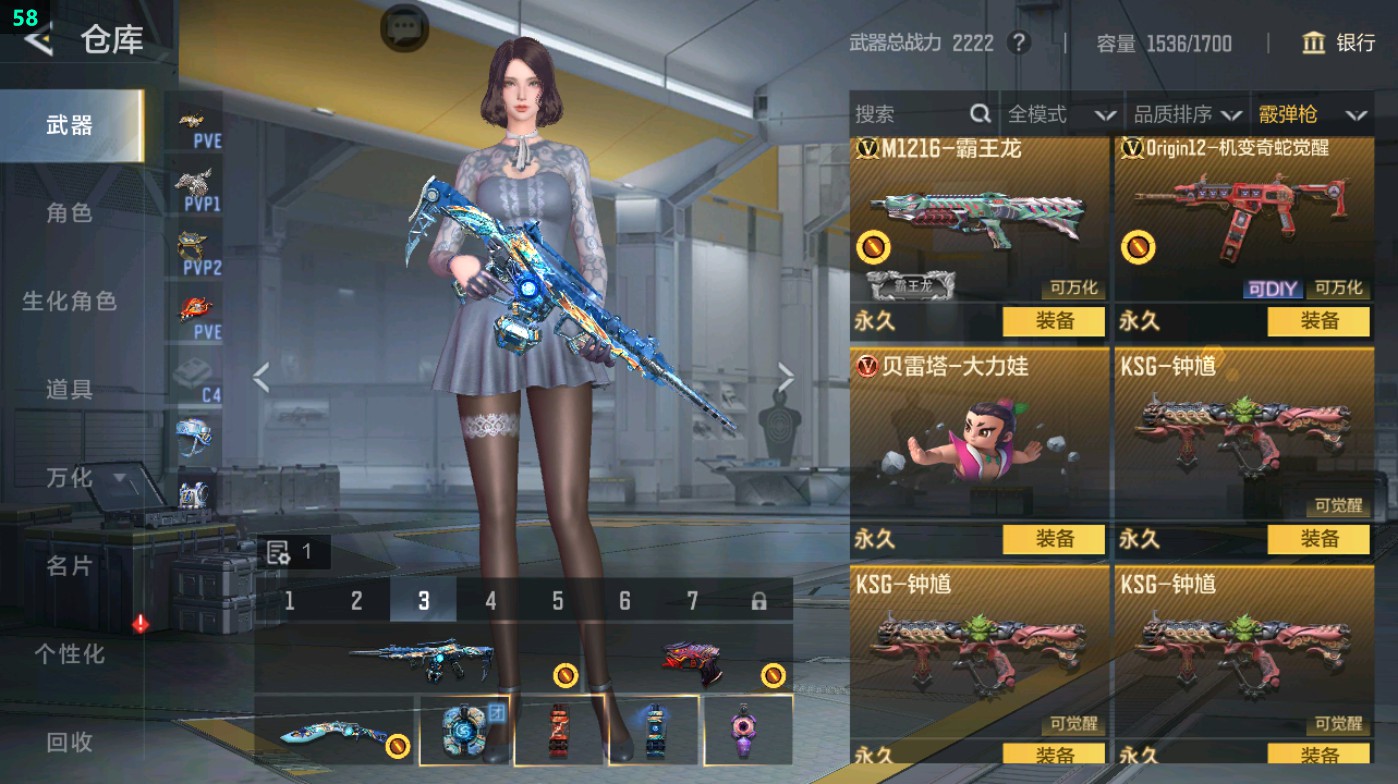
Task: Click the back arrow next to 仓库
Action: click(x=39, y=40)
